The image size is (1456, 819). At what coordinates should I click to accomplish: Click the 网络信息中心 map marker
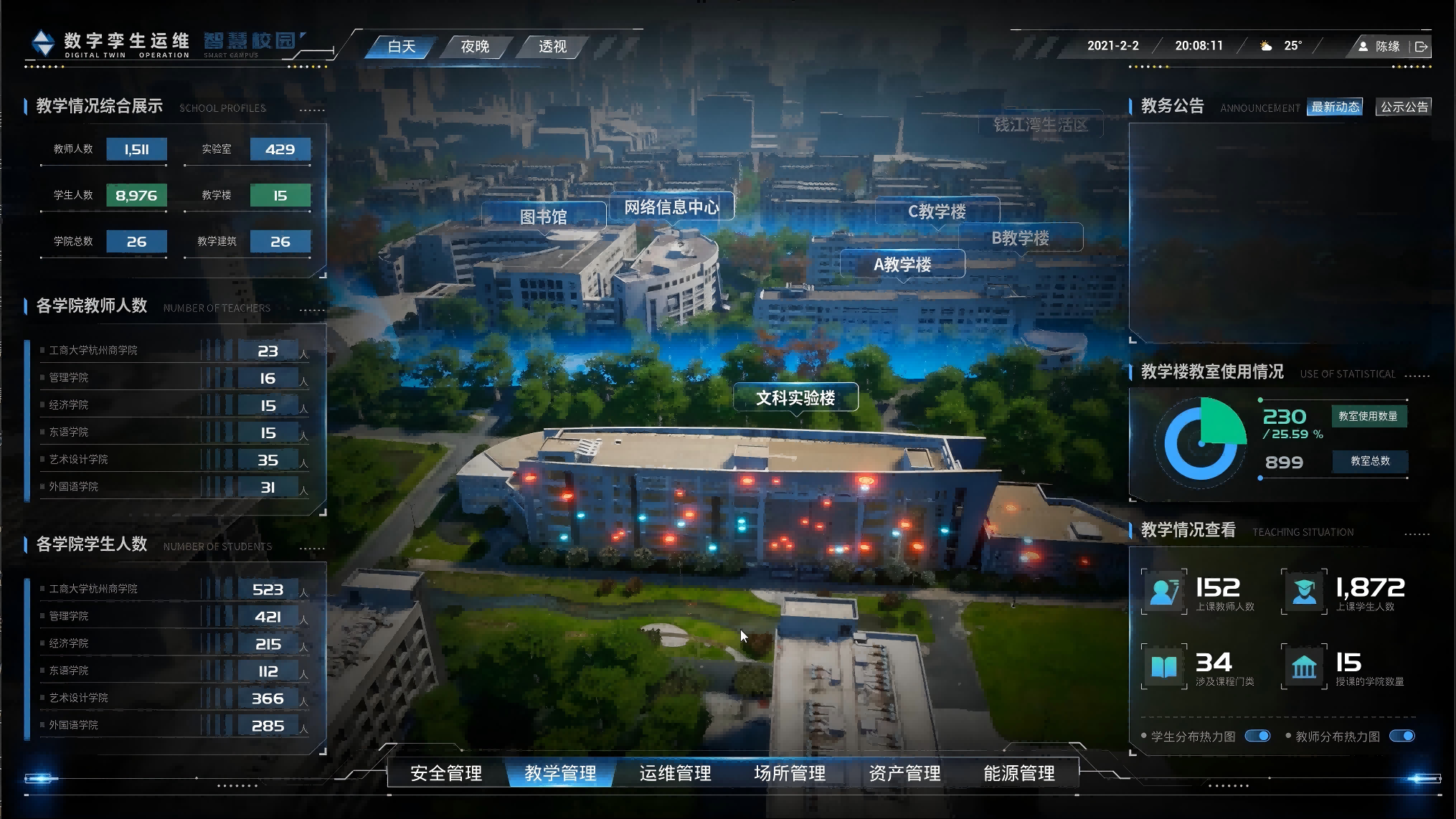pyautogui.click(x=671, y=207)
